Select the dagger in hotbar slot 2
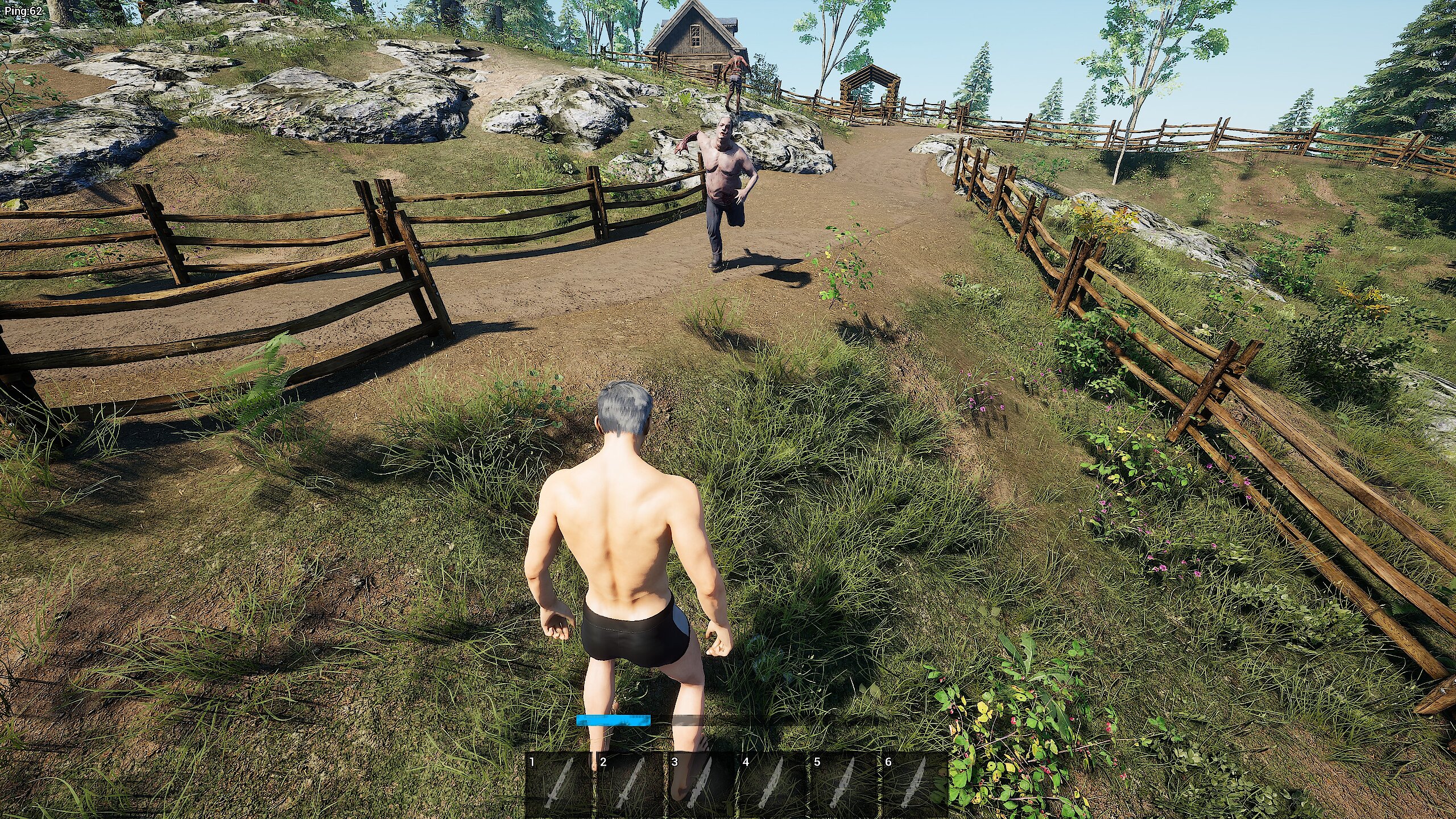This screenshot has width=1456, height=819. click(631, 785)
